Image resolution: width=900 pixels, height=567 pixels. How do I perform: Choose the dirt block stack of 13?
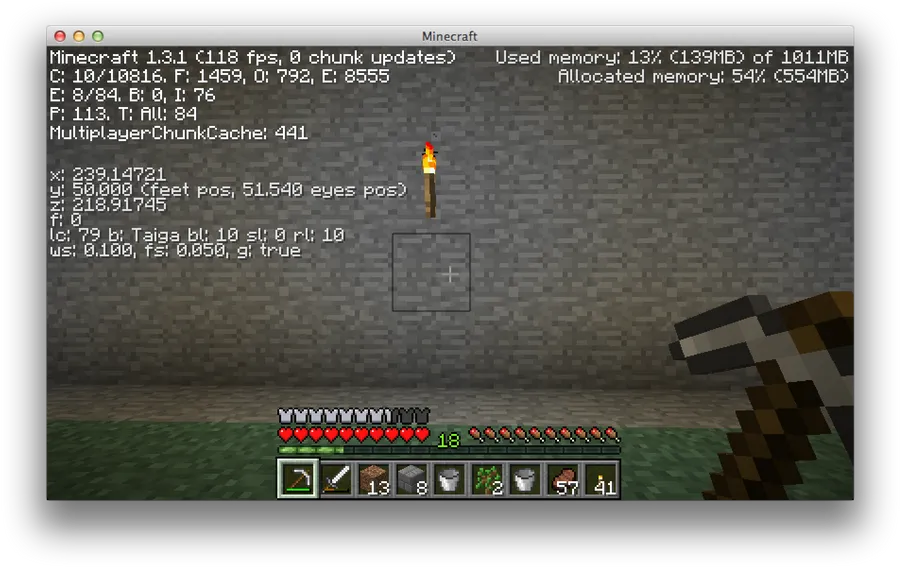(374, 479)
